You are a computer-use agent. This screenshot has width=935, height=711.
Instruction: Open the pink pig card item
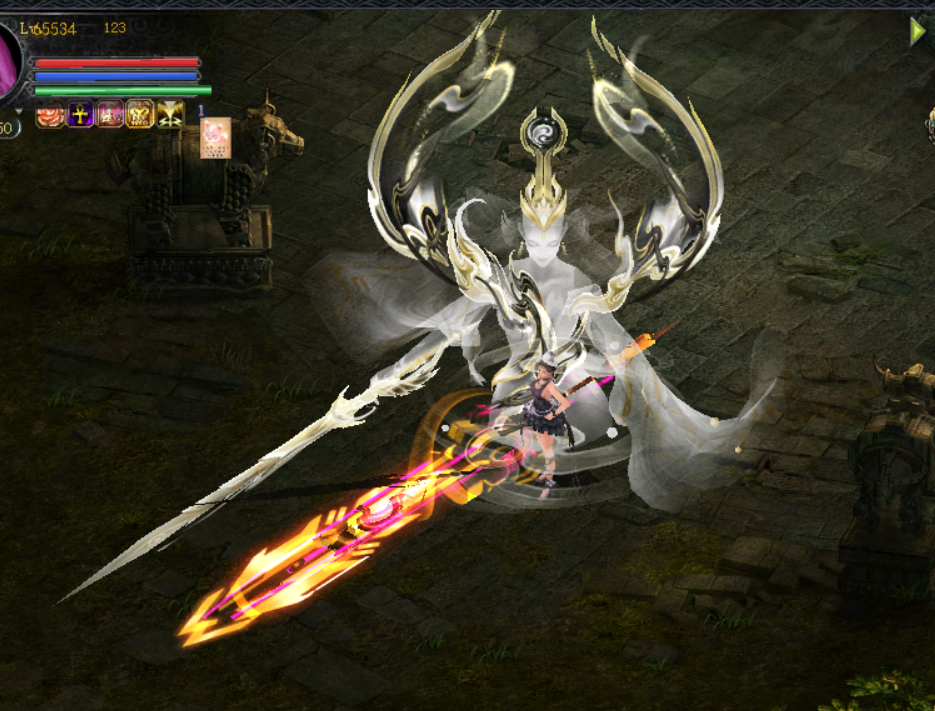(215, 138)
